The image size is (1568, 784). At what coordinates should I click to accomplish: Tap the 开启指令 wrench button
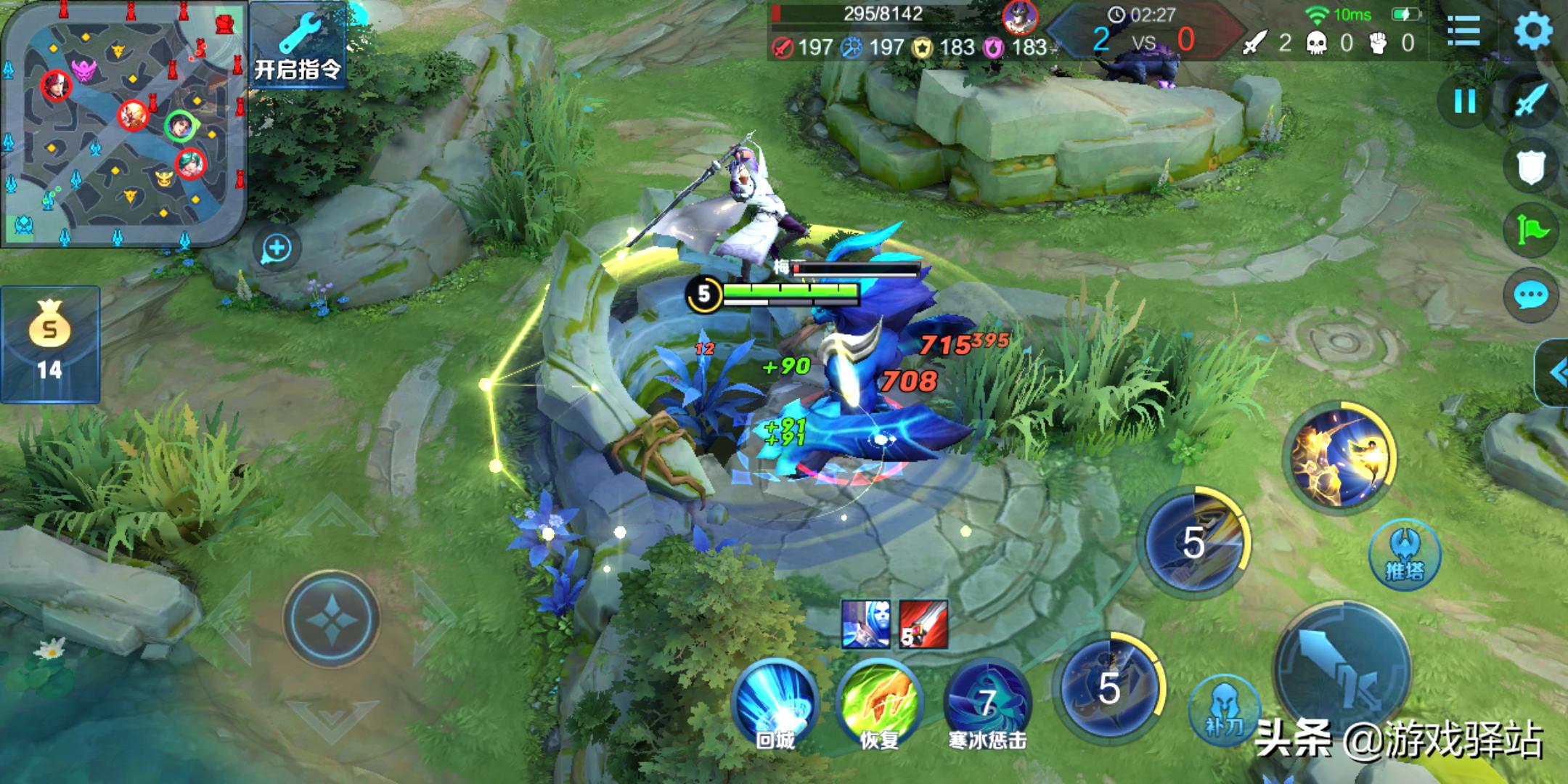pos(298,45)
